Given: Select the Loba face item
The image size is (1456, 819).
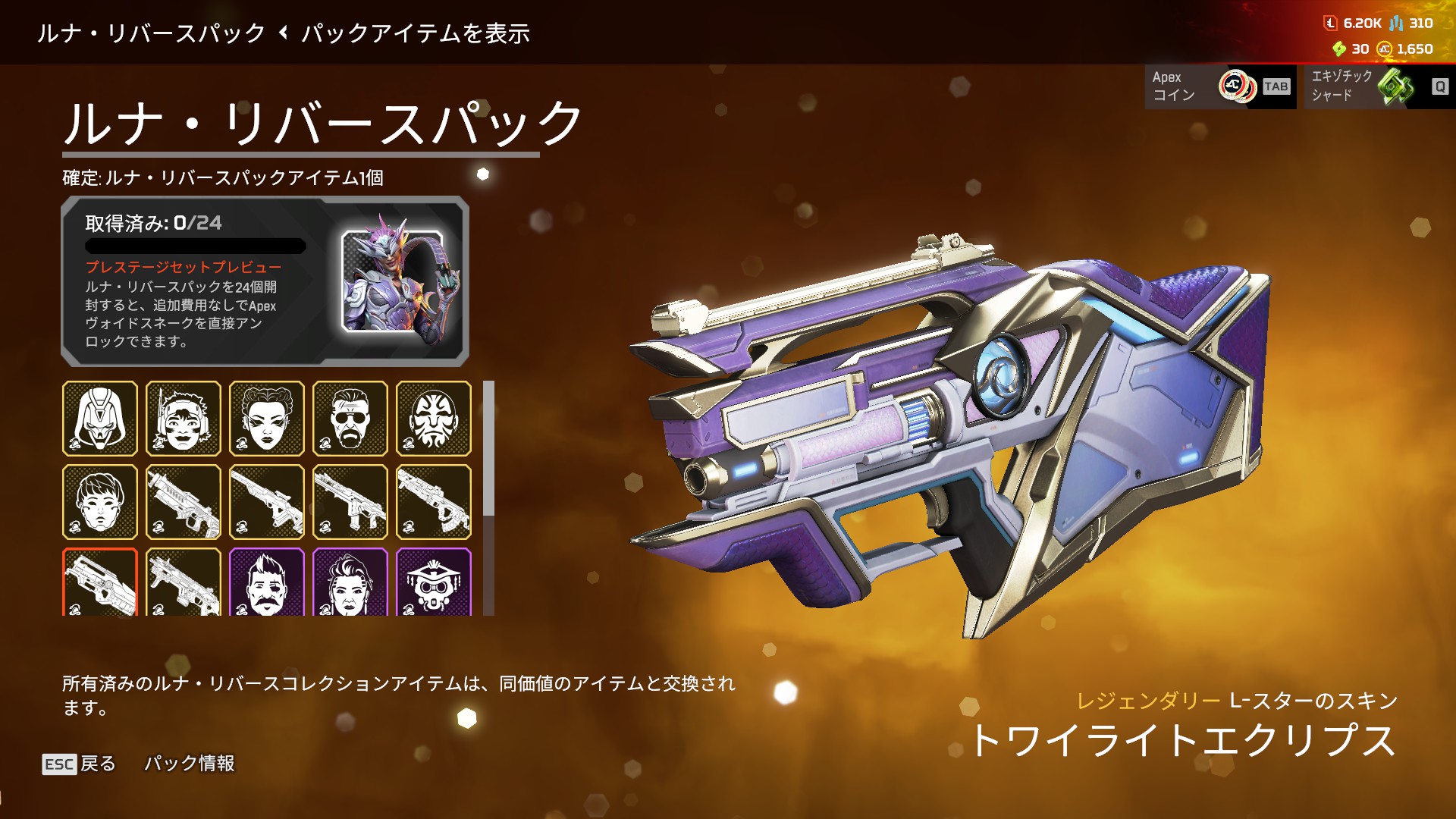Looking at the screenshot, I should [267, 419].
